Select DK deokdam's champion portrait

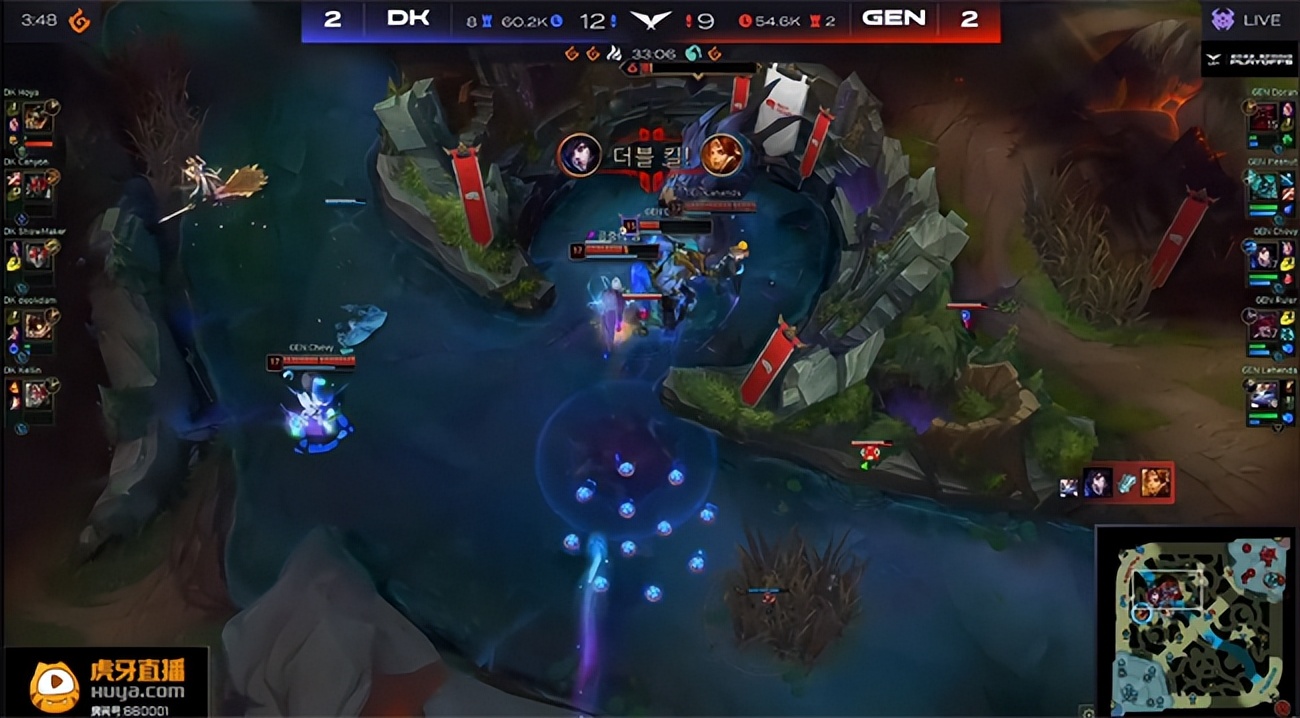coord(38,324)
